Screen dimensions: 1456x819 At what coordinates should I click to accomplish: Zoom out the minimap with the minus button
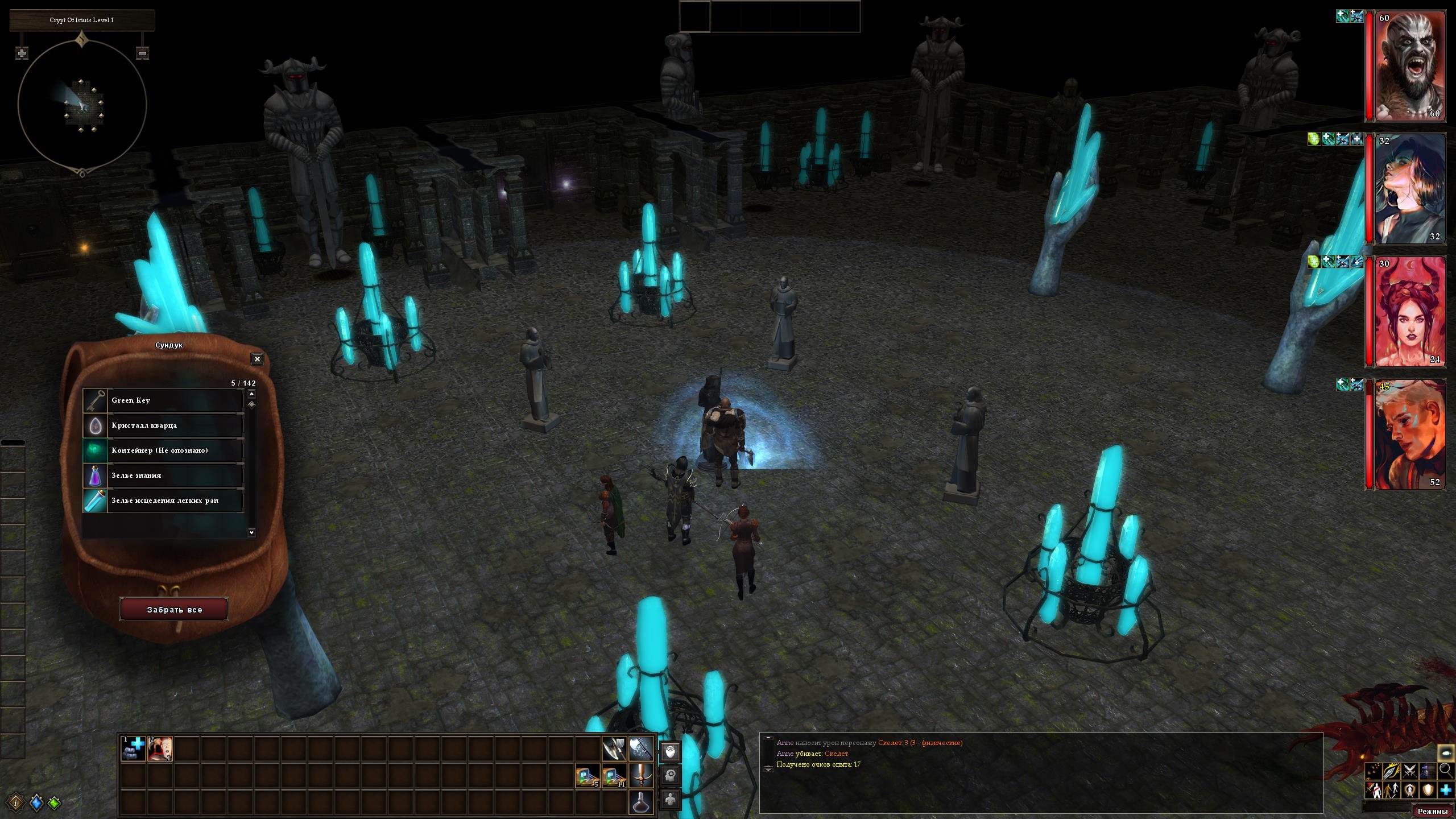point(143,53)
